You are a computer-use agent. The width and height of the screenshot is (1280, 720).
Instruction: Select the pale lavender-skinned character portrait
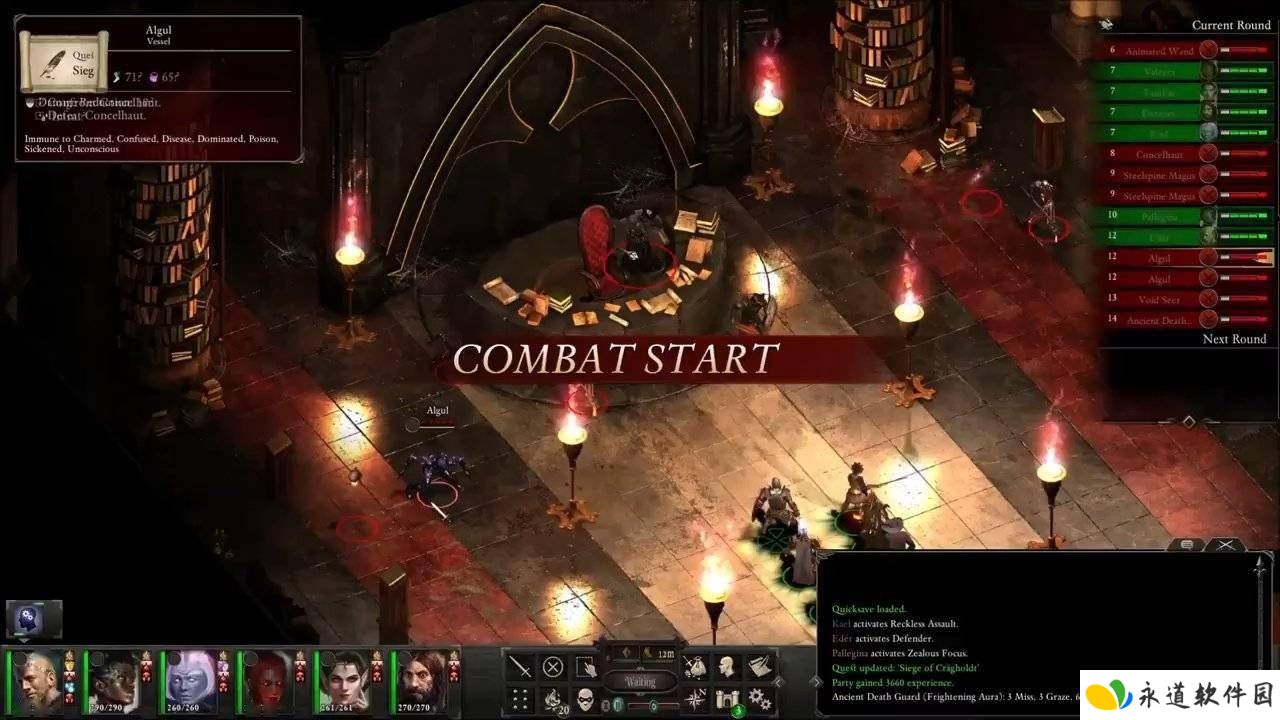click(188, 680)
